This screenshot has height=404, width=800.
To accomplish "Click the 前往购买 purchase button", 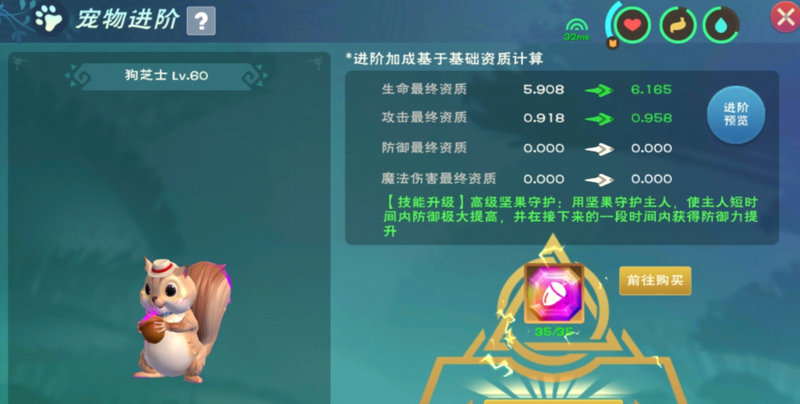I will click(x=655, y=280).
